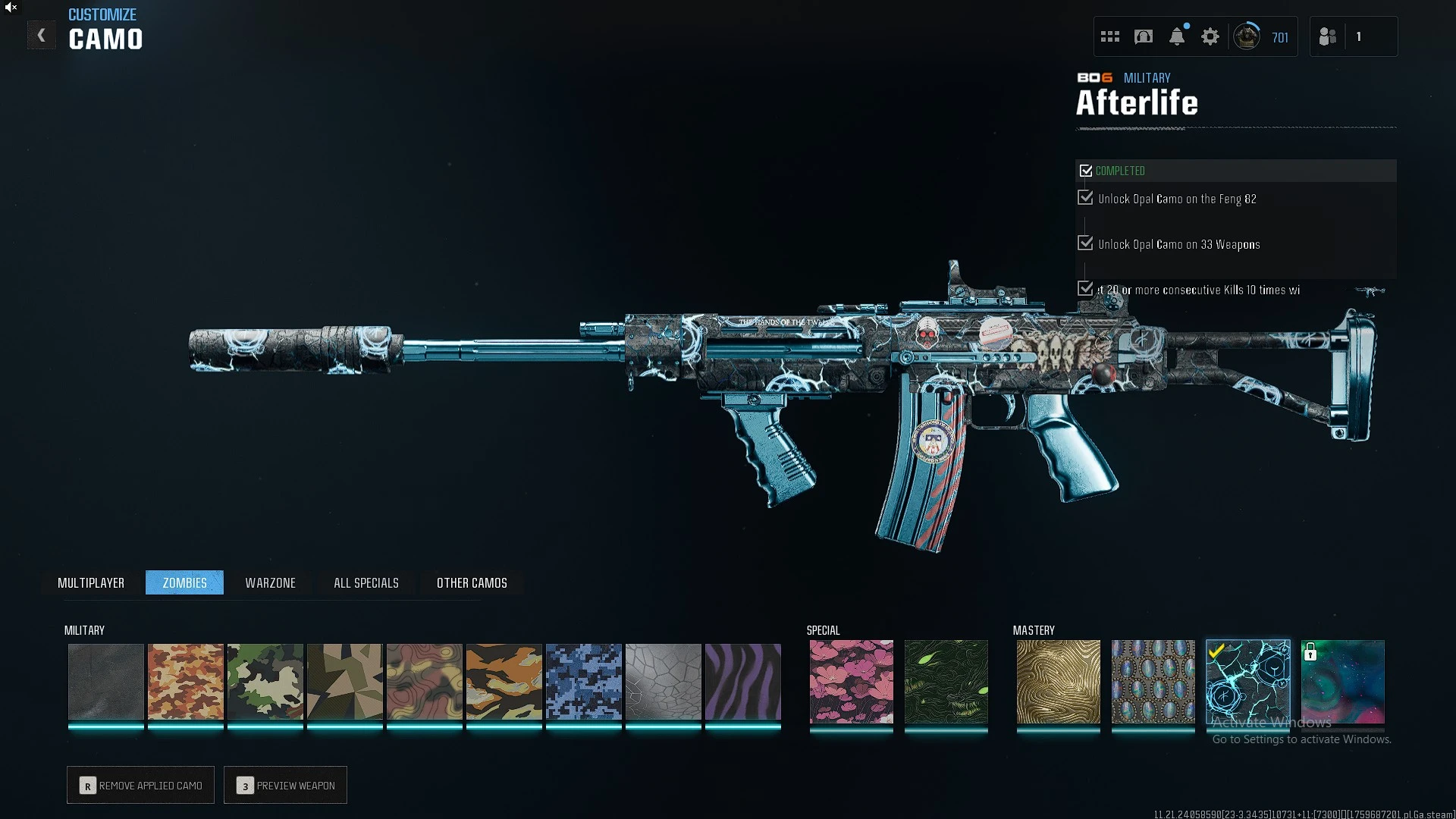
Task: Select the Opal mastery camo
Action: click(x=1153, y=681)
